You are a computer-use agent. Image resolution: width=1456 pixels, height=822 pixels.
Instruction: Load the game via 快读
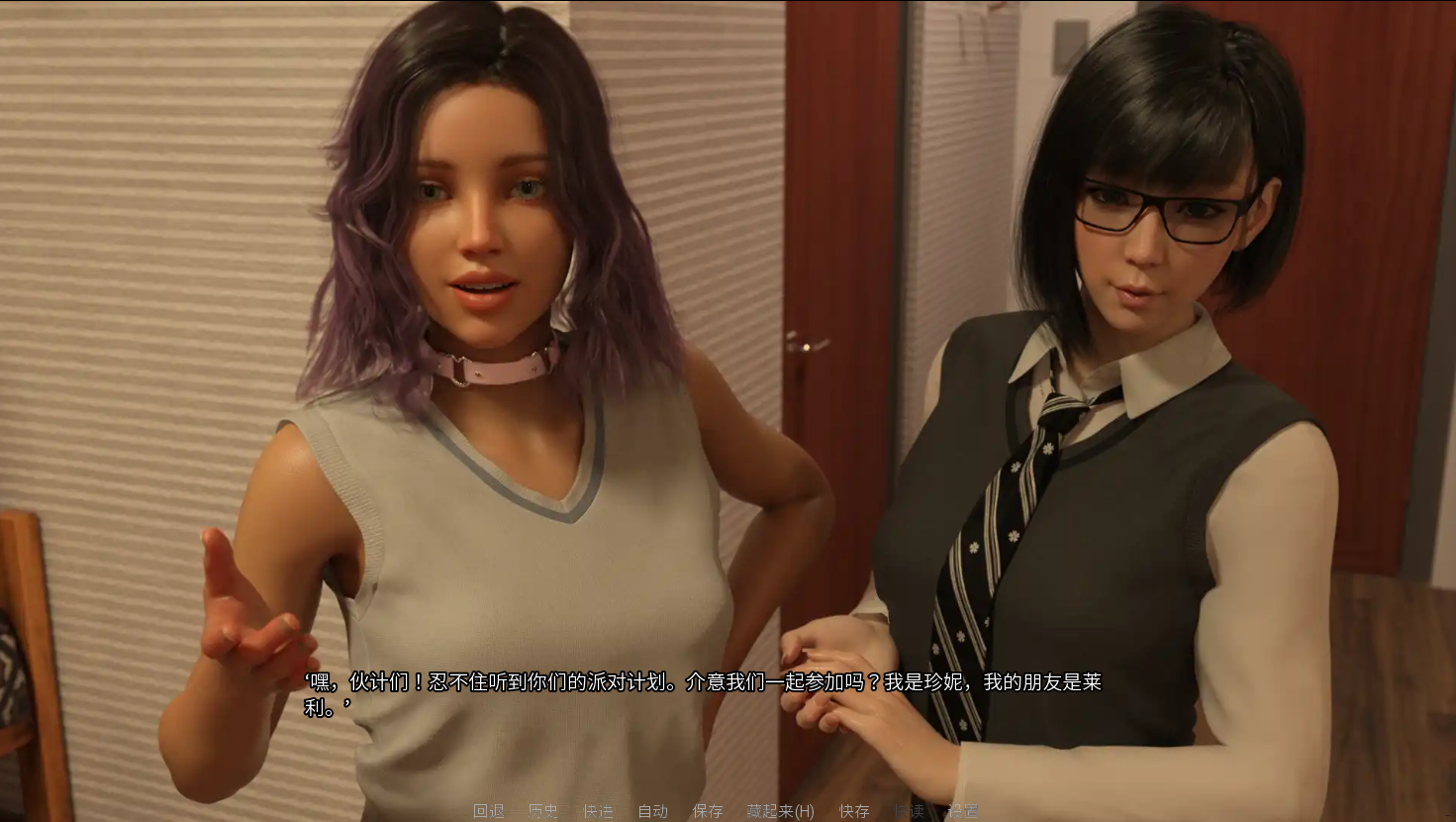[907, 810]
